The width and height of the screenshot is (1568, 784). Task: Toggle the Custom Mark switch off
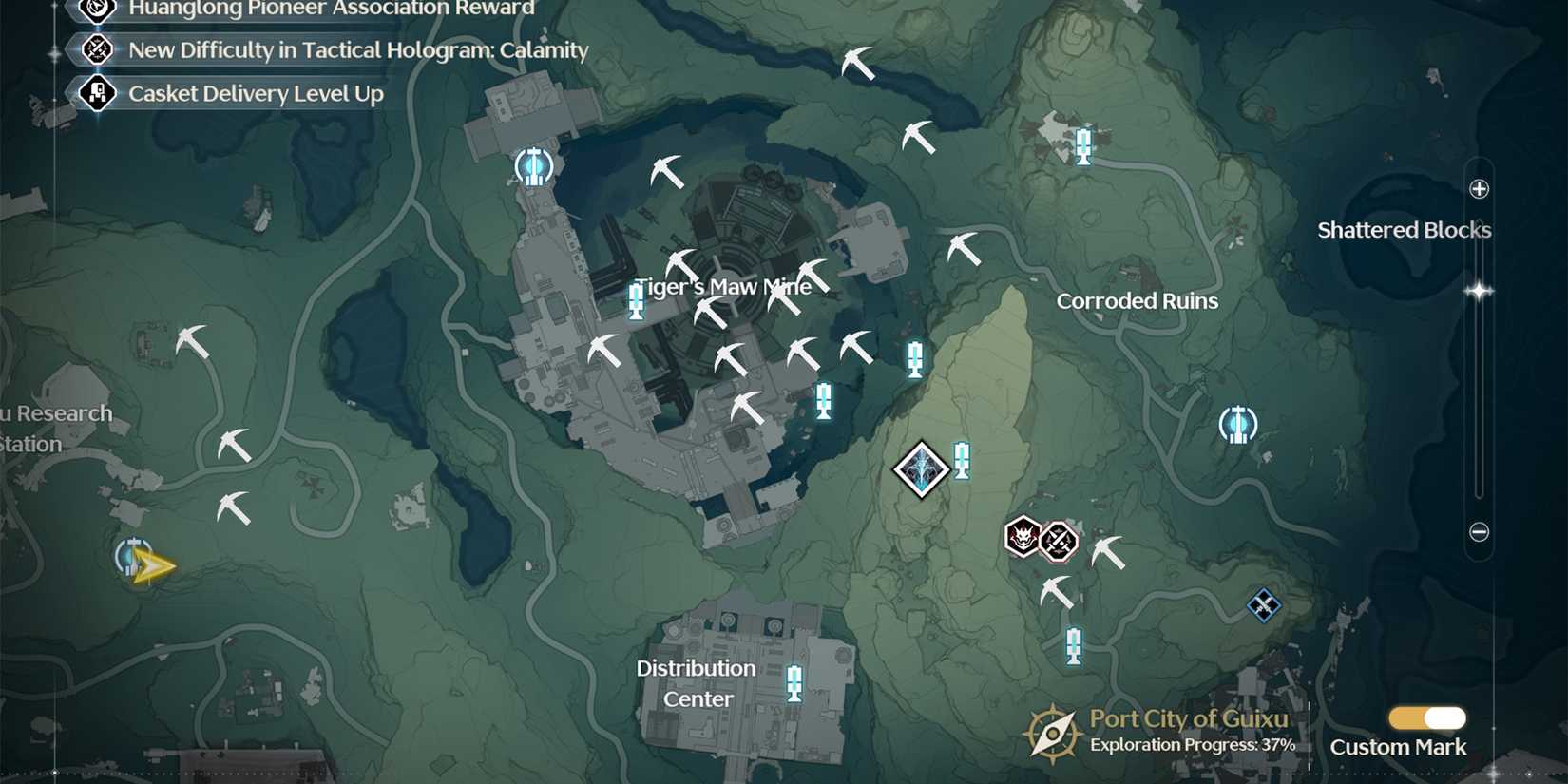click(1426, 718)
